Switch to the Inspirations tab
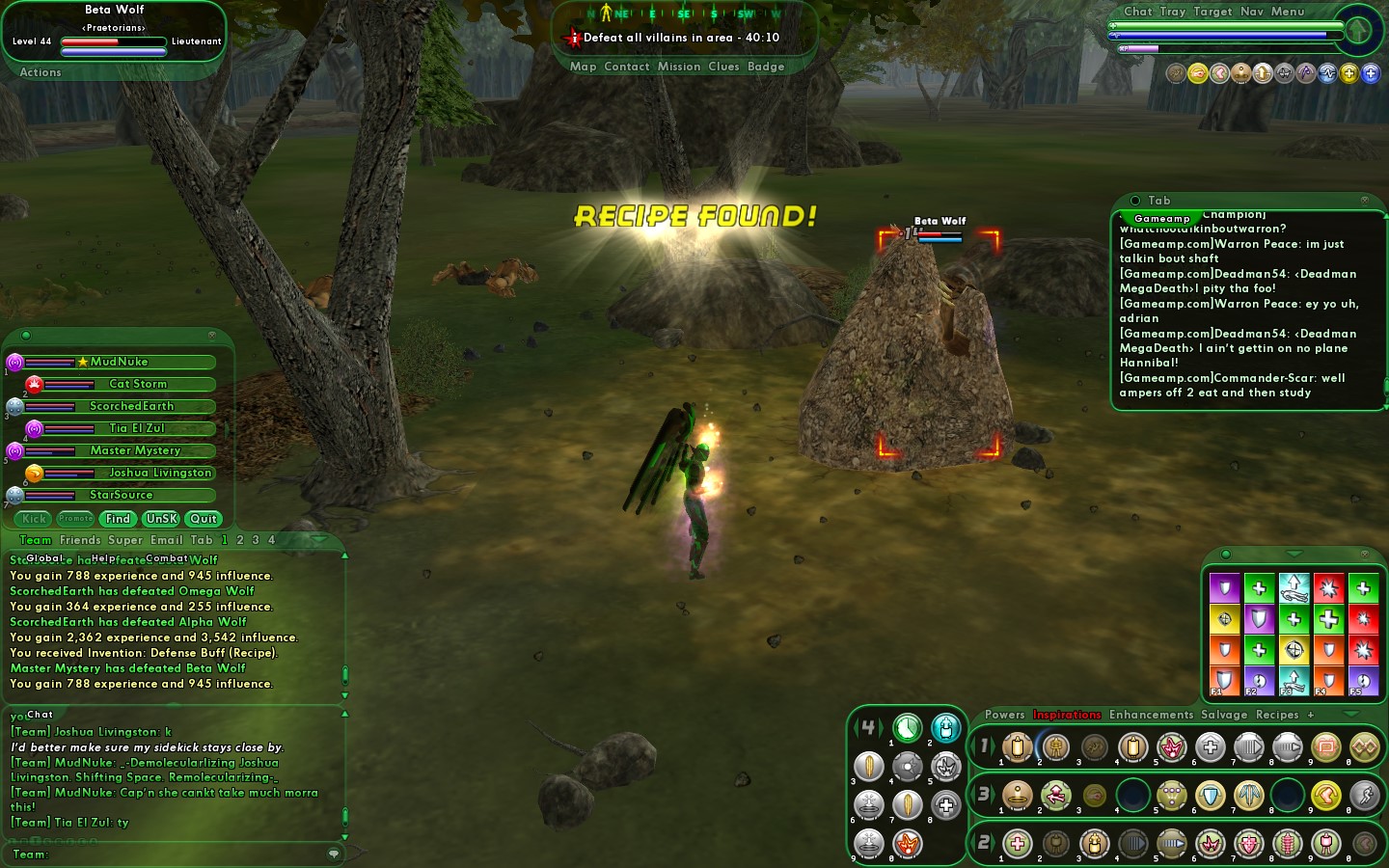 pyautogui.click(x=1067, y=715)
